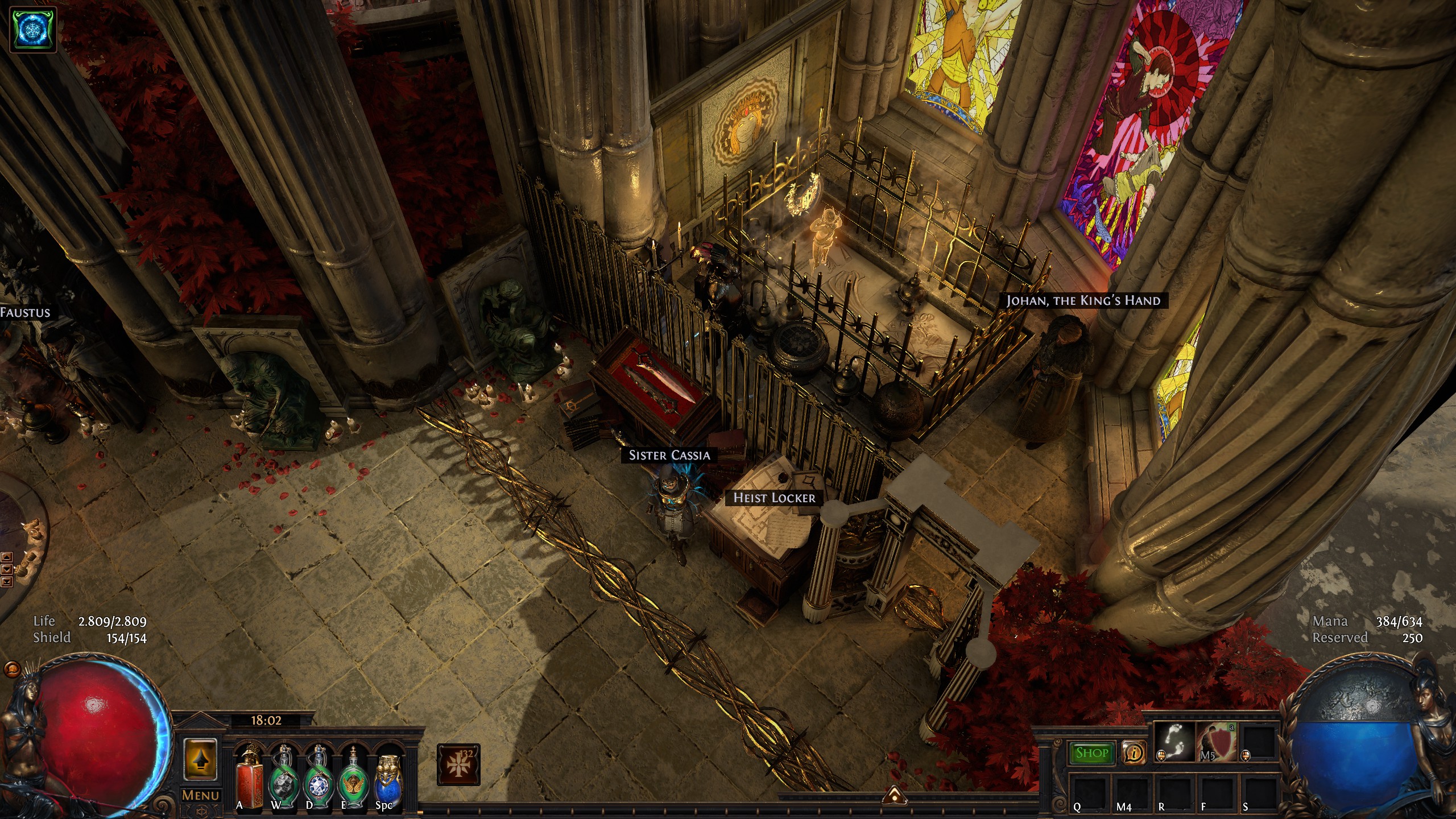Click the Heist Locker label

tap(774, 498)
